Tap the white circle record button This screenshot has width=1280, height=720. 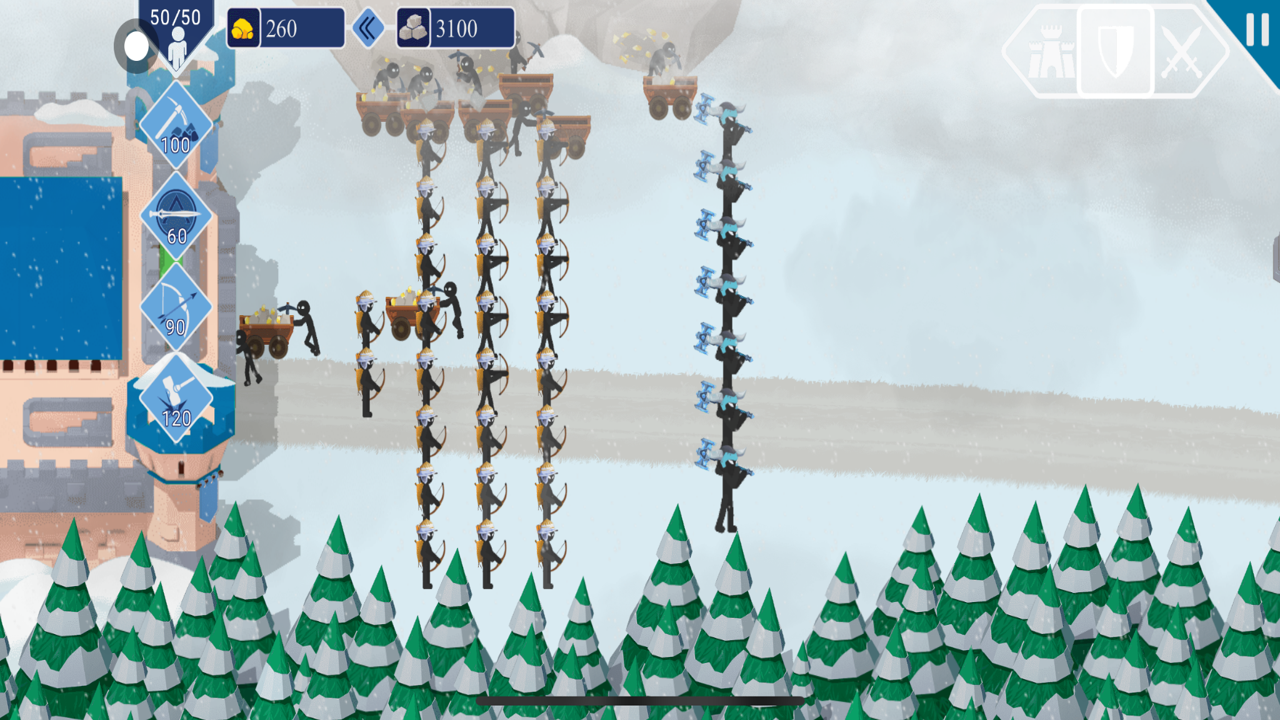pyautogui.click(x=136, y=46)
